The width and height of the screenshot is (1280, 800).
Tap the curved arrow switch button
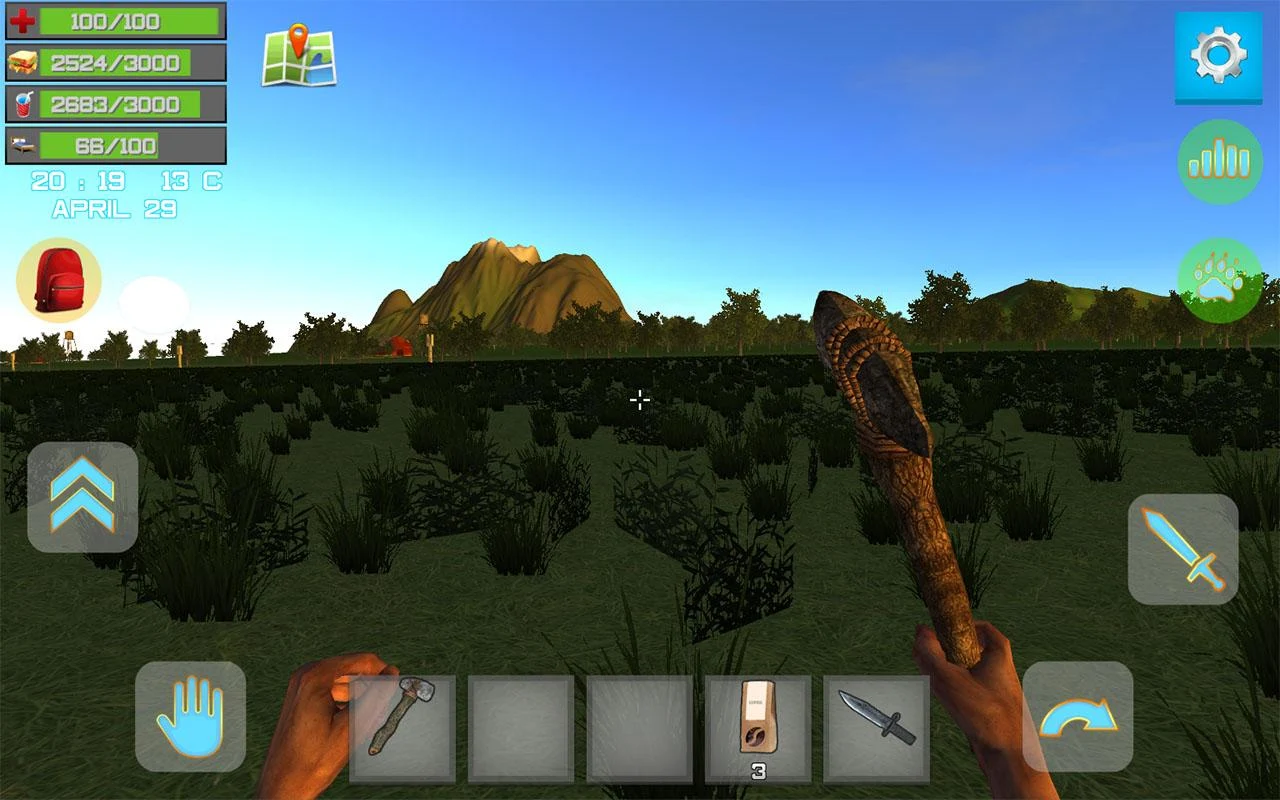[1077, 716]
